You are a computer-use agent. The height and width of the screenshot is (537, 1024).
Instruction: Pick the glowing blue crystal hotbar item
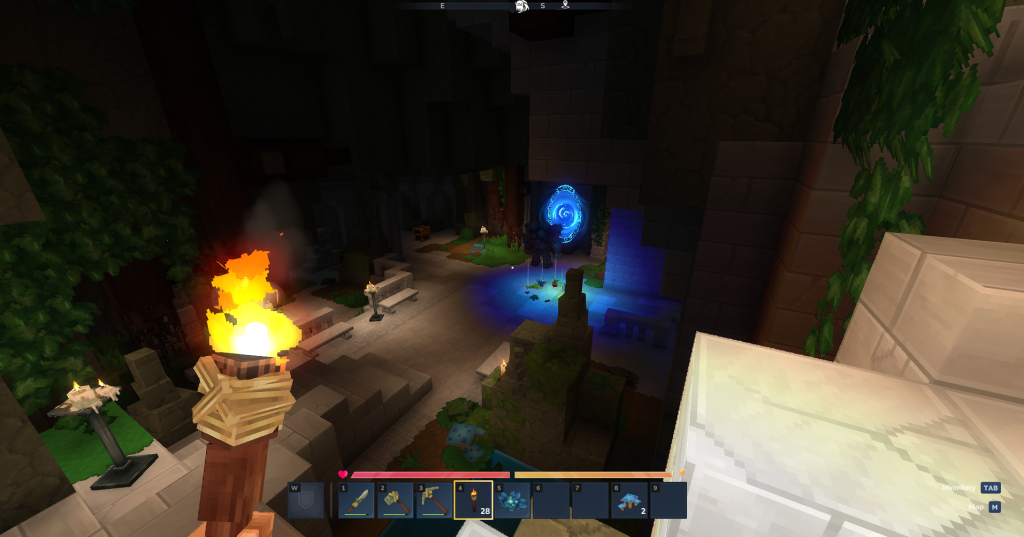click(x=512, y=500)
